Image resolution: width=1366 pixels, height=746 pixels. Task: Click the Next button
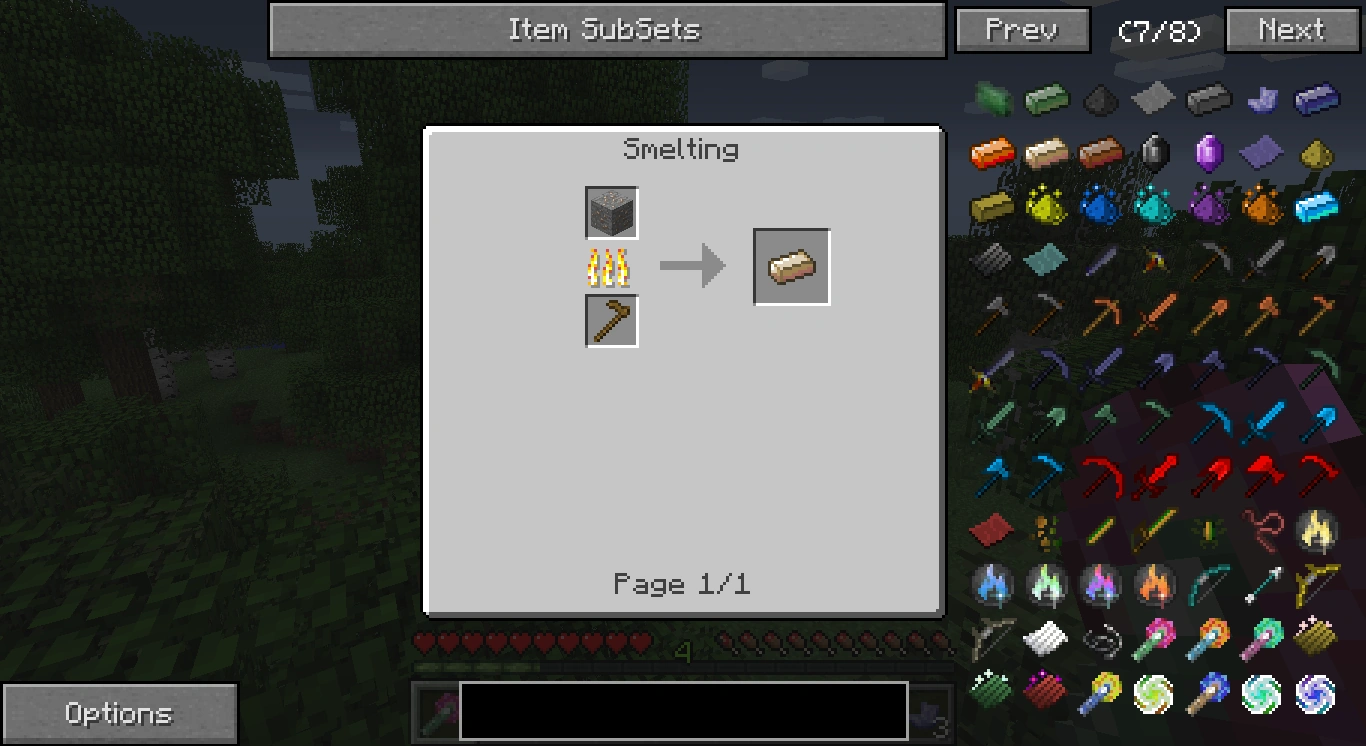tap(1290, 30)
